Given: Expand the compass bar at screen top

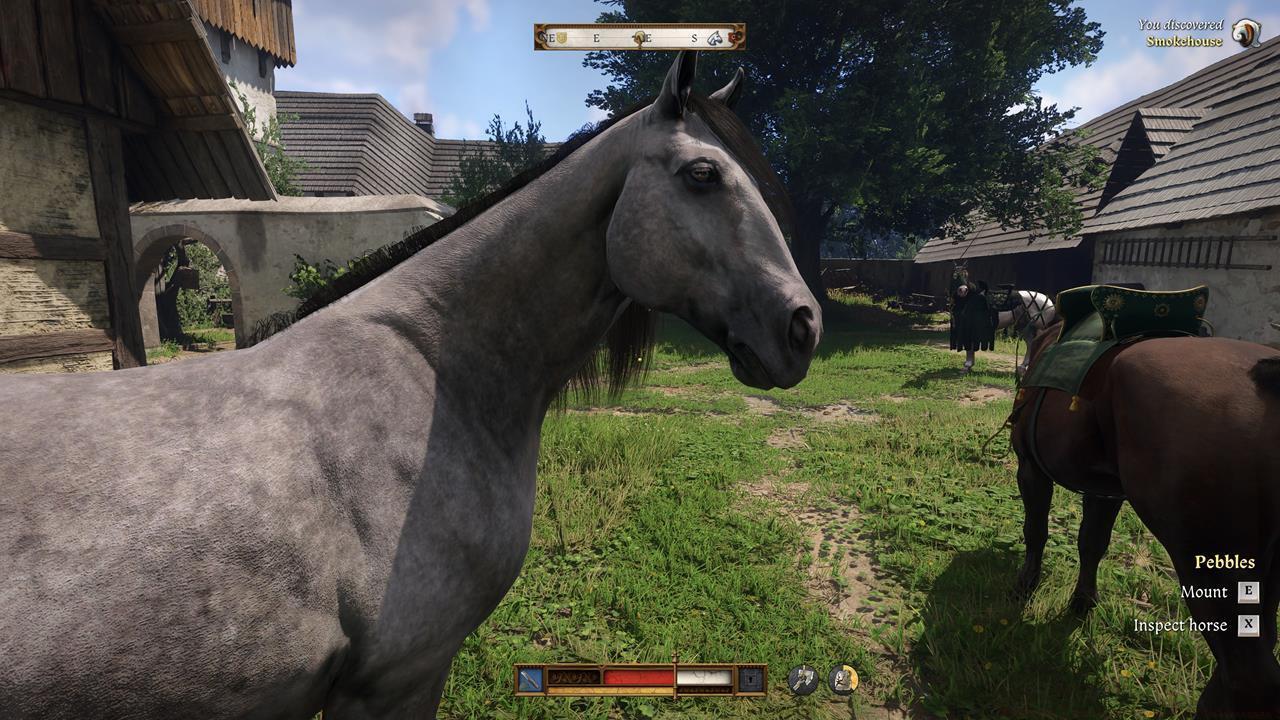Looking at the screenshot, I should click(x=640, y=38).
